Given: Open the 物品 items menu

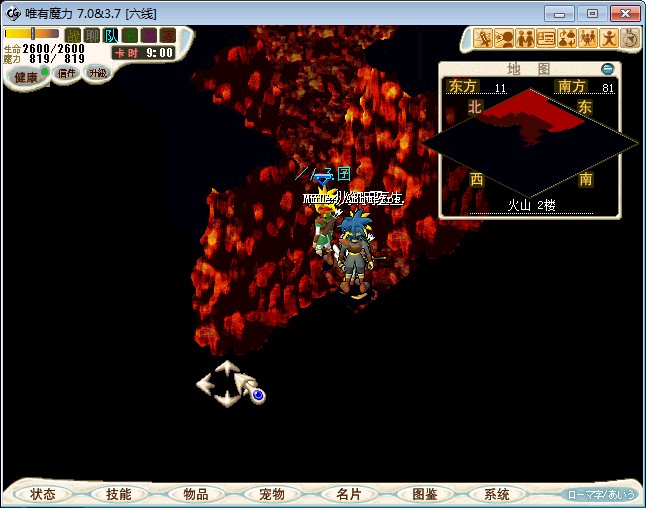Looking at the screenshot, I should pos(195,494).
